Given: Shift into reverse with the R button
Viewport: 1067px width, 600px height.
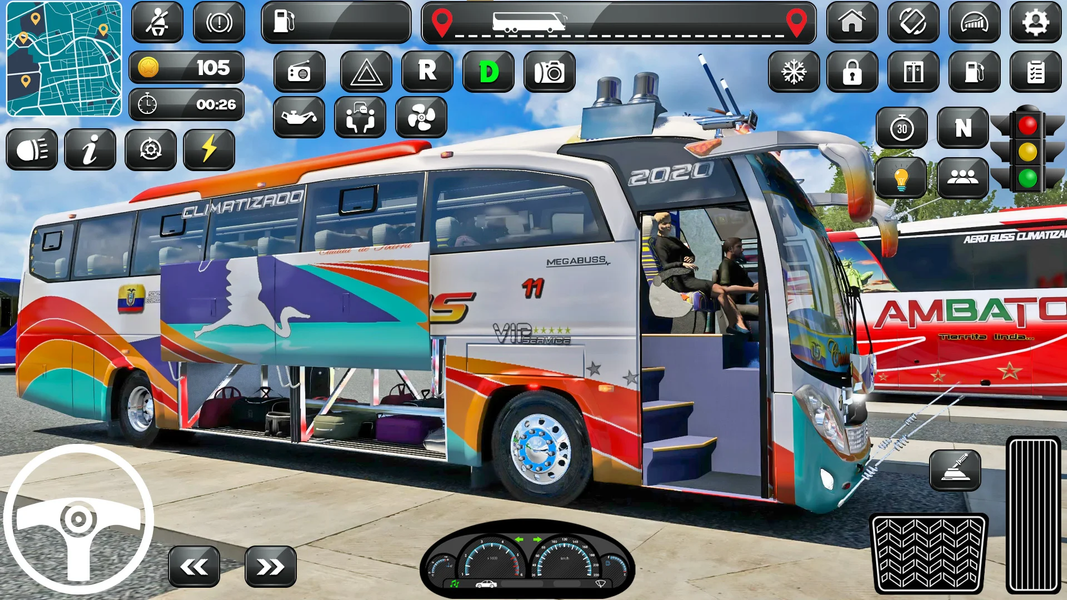Looking at the screenshot, I should click(x=427, y=72).
